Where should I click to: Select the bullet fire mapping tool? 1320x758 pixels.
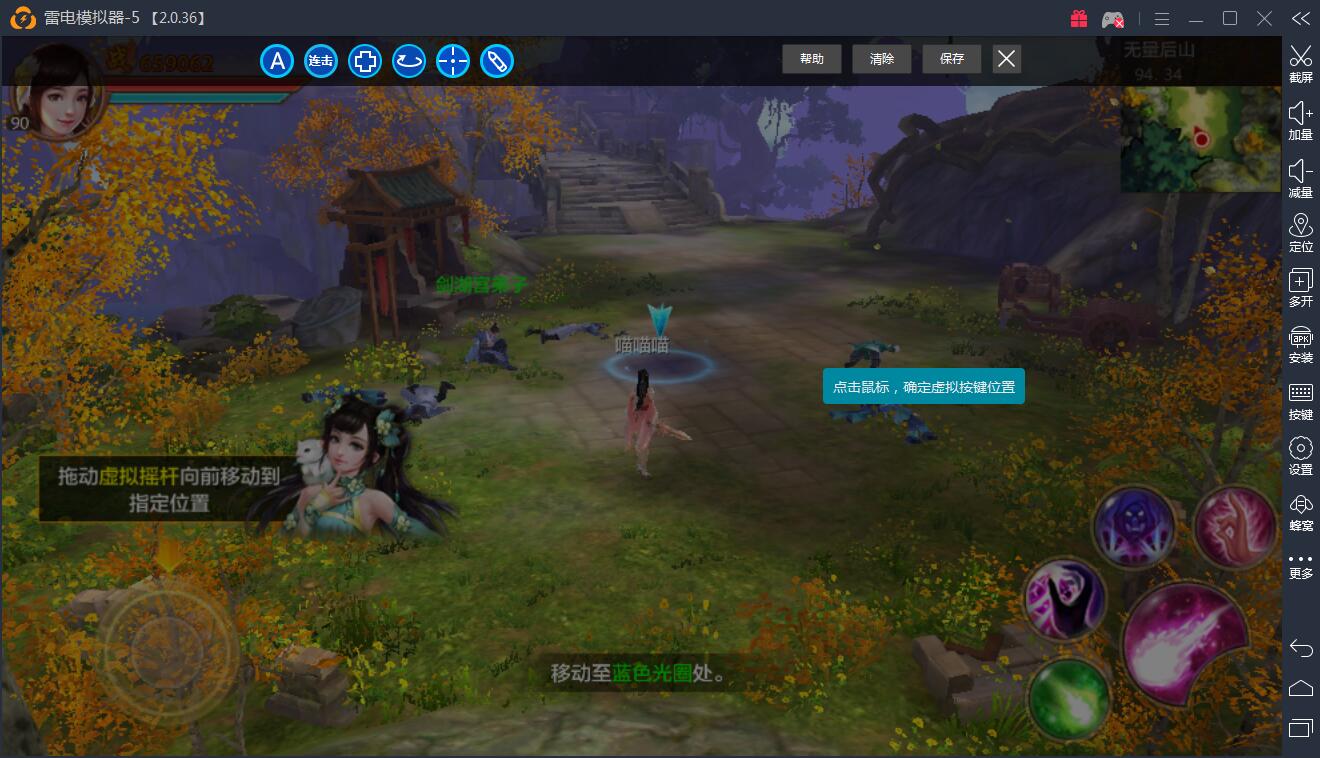click(497, 61)
